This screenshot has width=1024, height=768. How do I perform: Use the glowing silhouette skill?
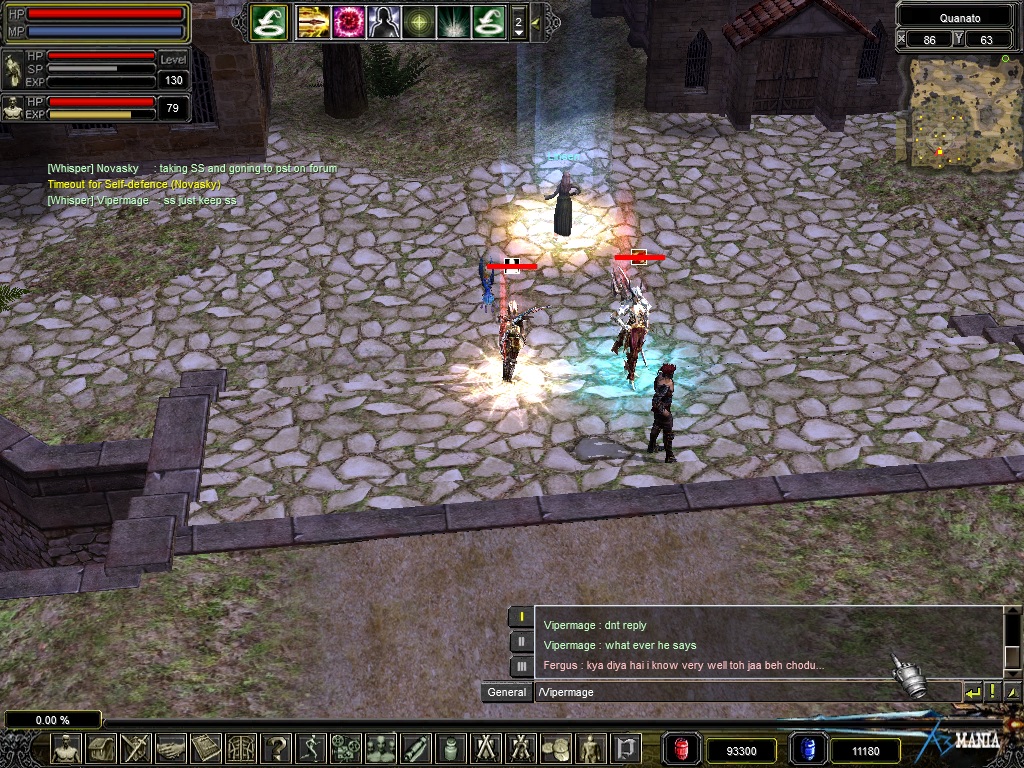coord(384,21)
